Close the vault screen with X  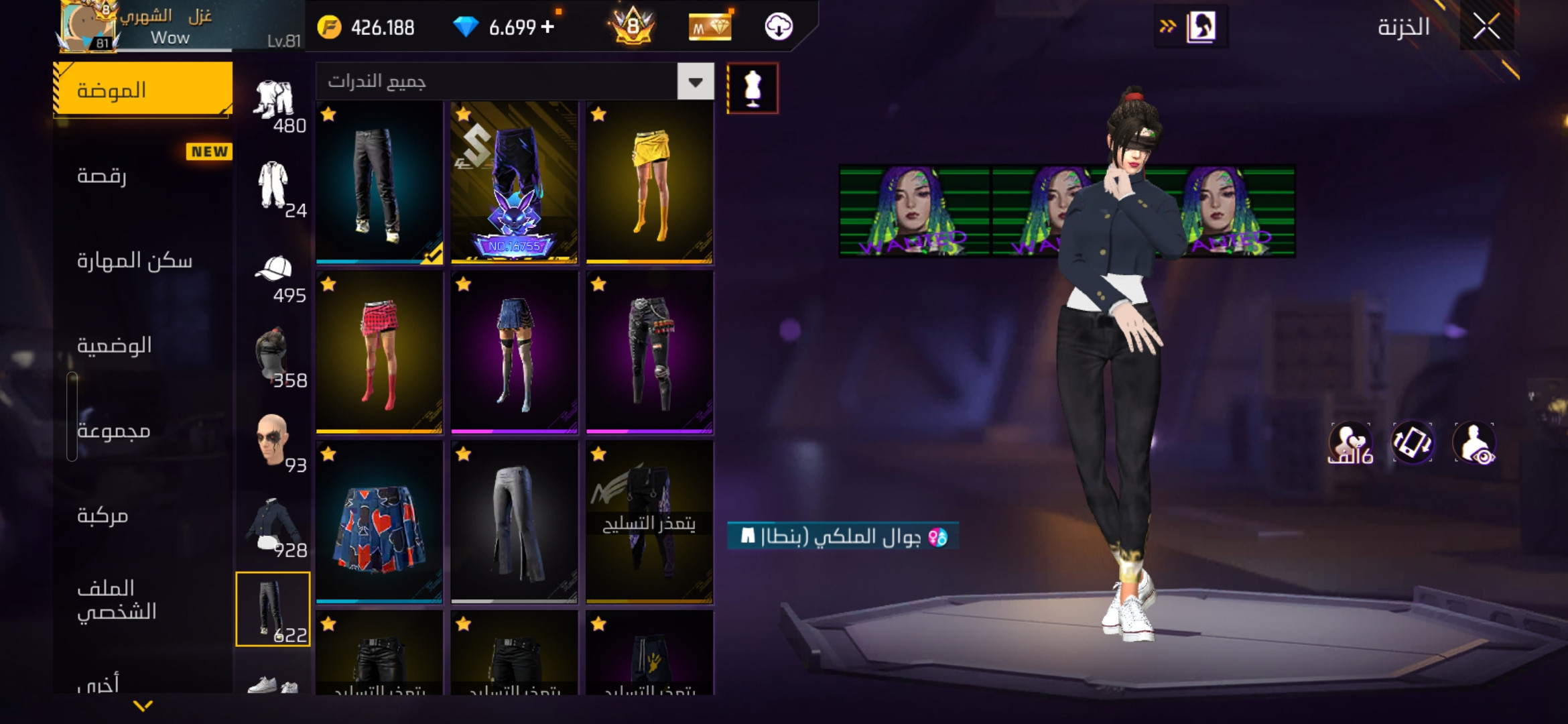[x=1486, y=27]
